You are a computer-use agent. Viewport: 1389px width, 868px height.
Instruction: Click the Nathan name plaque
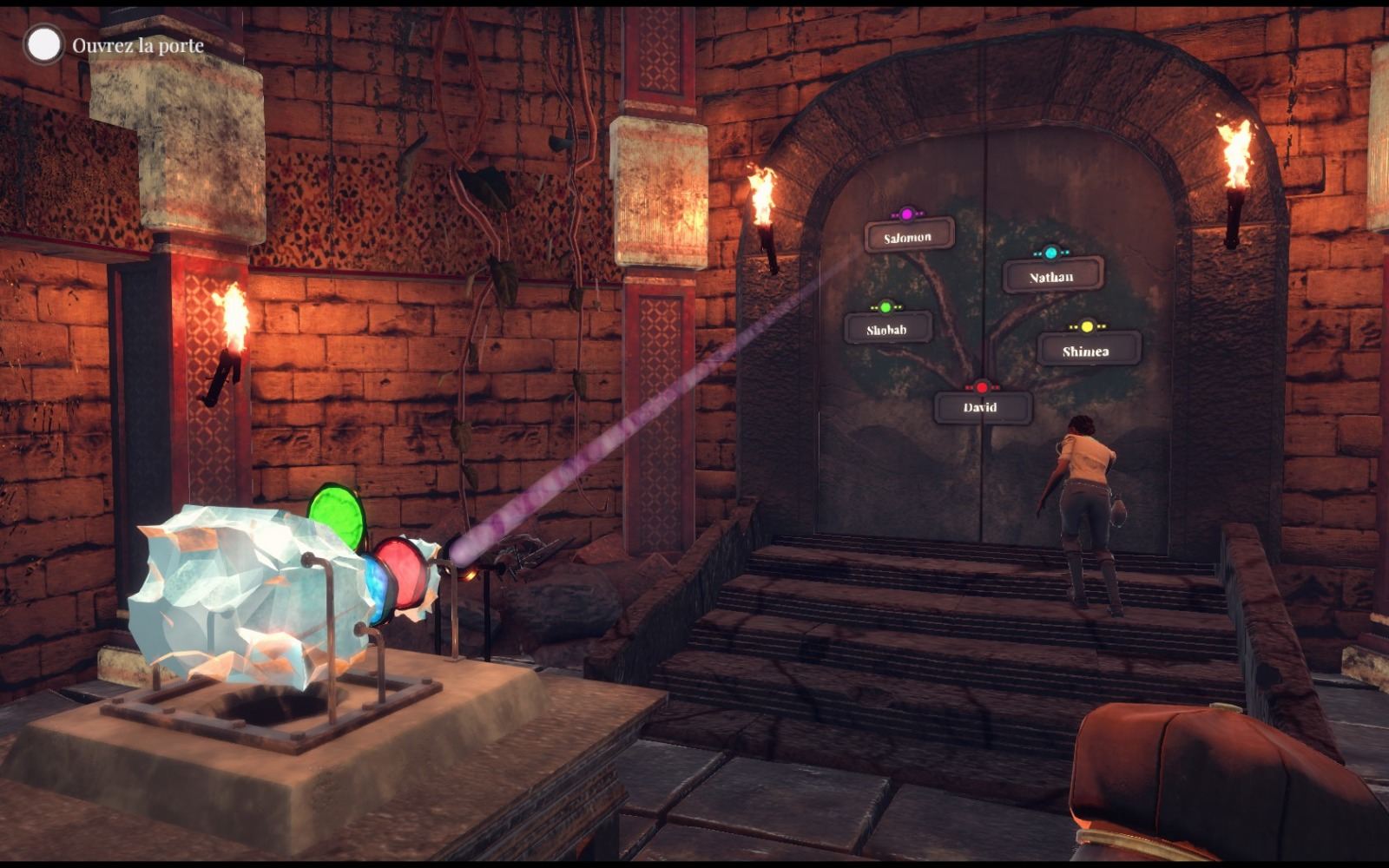pos(1053,277)
